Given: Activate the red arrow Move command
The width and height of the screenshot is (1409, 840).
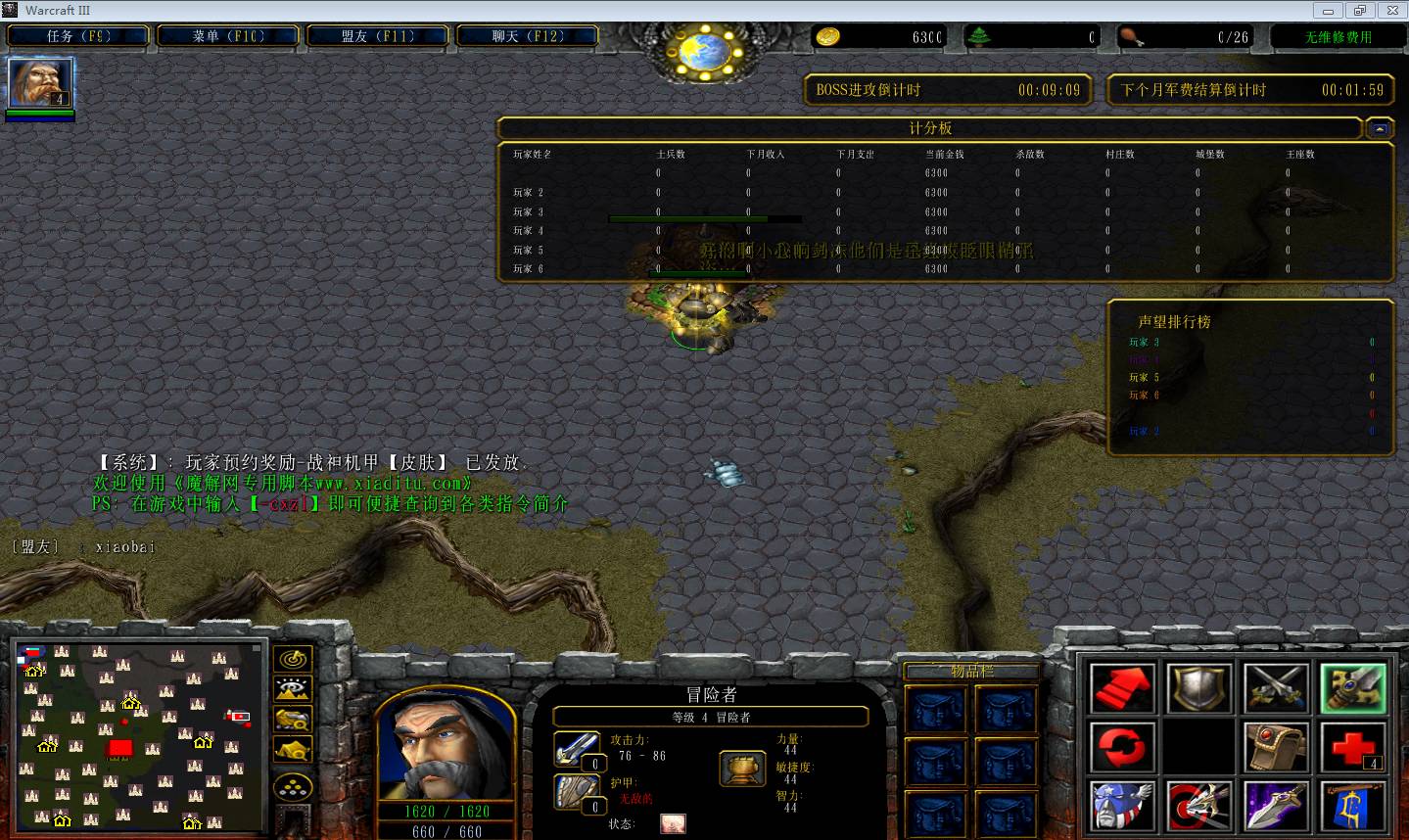Looking at the screenshot, I should pos(1122,688).
